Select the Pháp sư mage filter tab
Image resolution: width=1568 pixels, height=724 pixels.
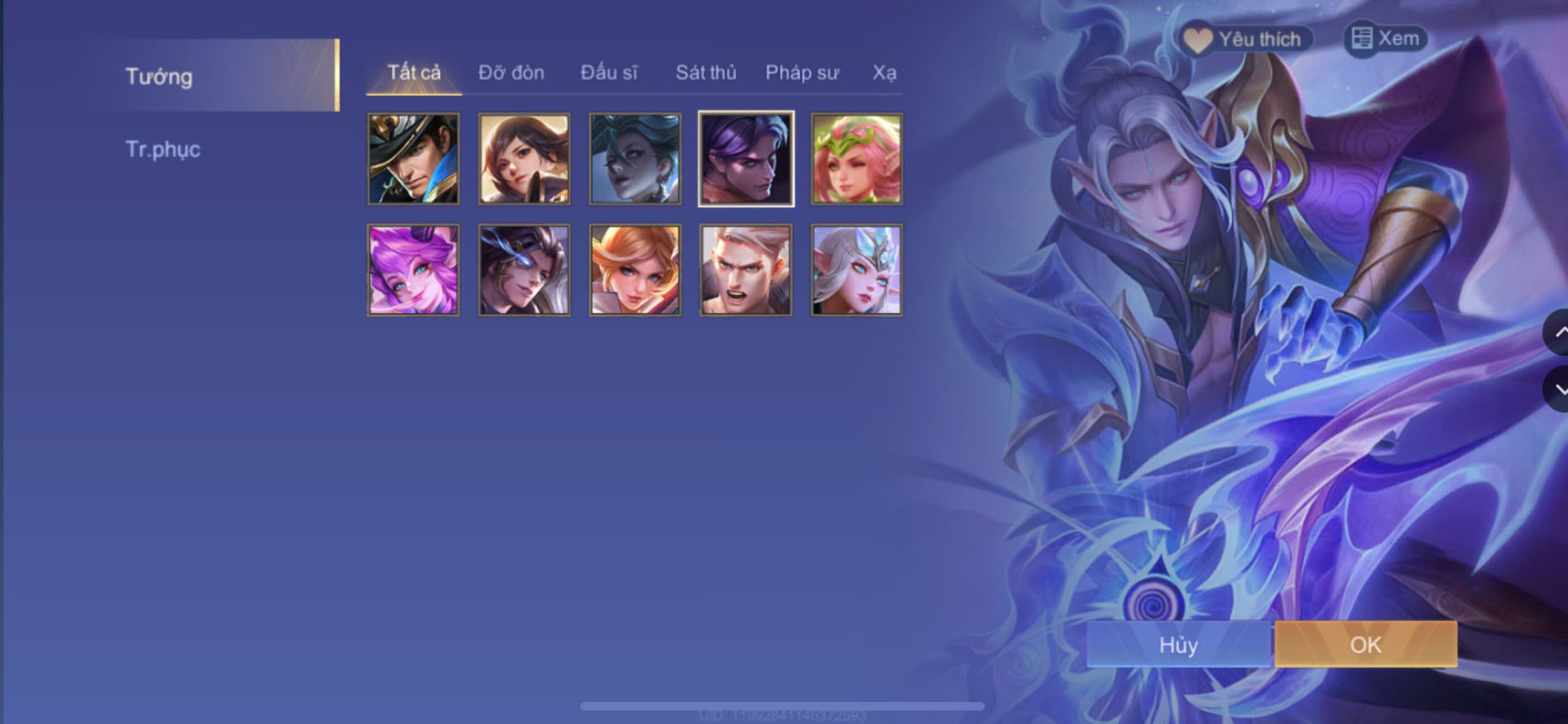click(x=802, y=72)
